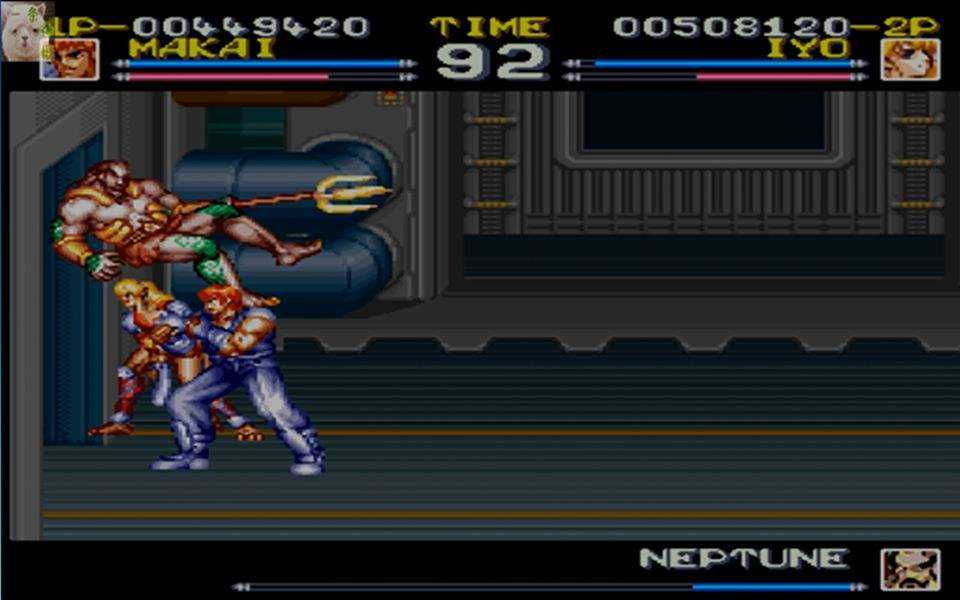Click the Neptune boss portrait
The height and width of the screenshot is (600, 960).
pos(909,569)
